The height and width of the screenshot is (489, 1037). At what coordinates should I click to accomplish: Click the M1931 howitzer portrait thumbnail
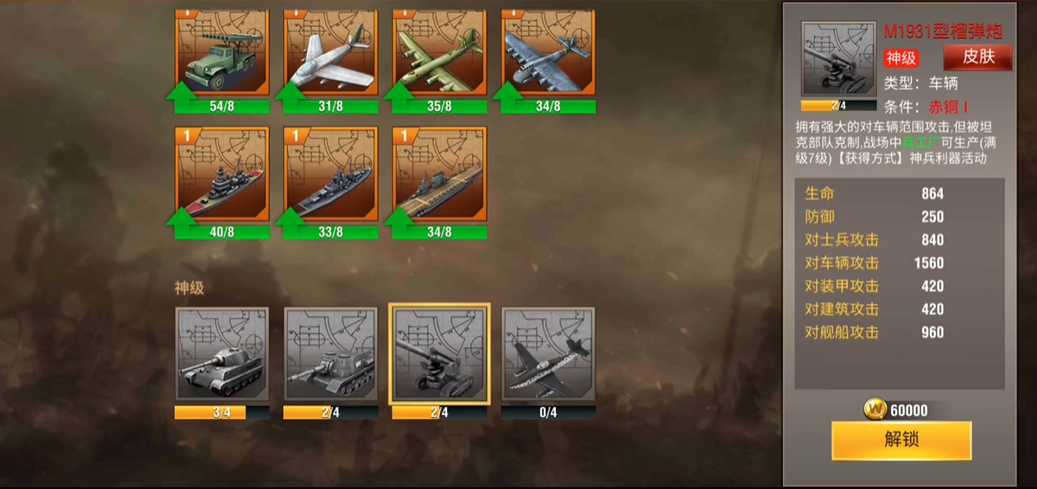coord(838,59)
